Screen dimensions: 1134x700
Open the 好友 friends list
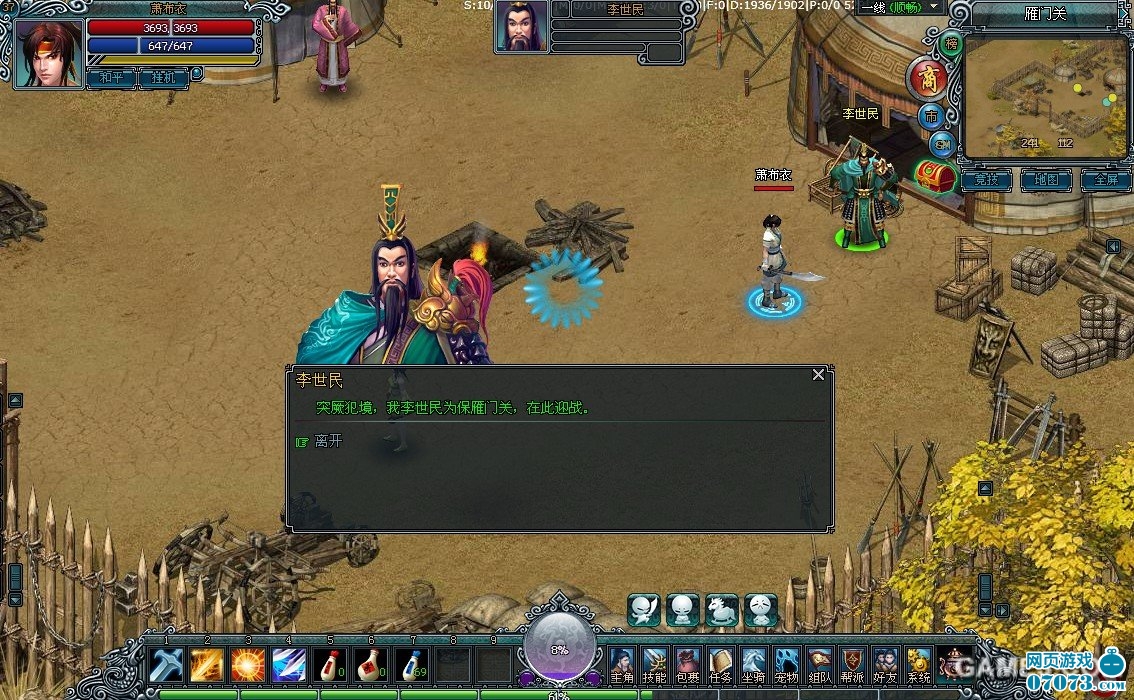click(885, 665)
